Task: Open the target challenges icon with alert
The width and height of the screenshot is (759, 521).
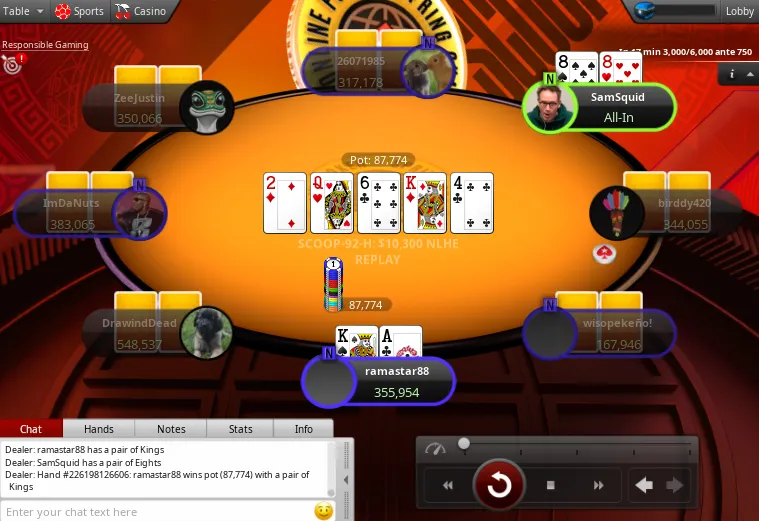Action: point(13,65)
